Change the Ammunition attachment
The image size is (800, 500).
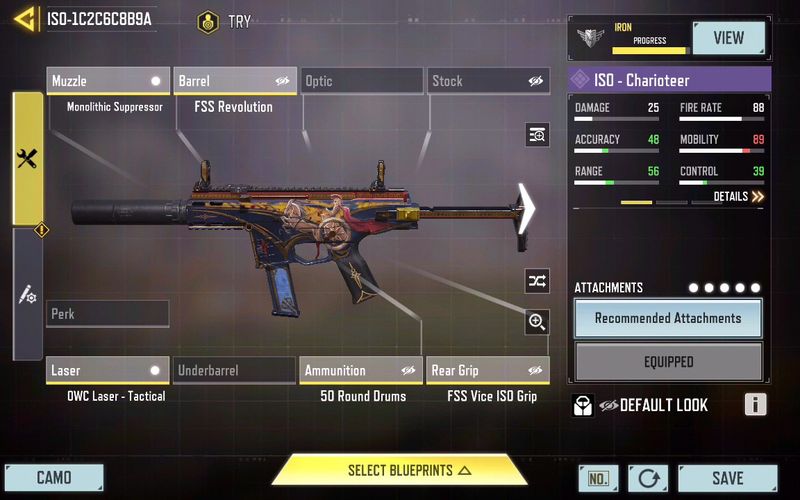(x=361, y=371)
